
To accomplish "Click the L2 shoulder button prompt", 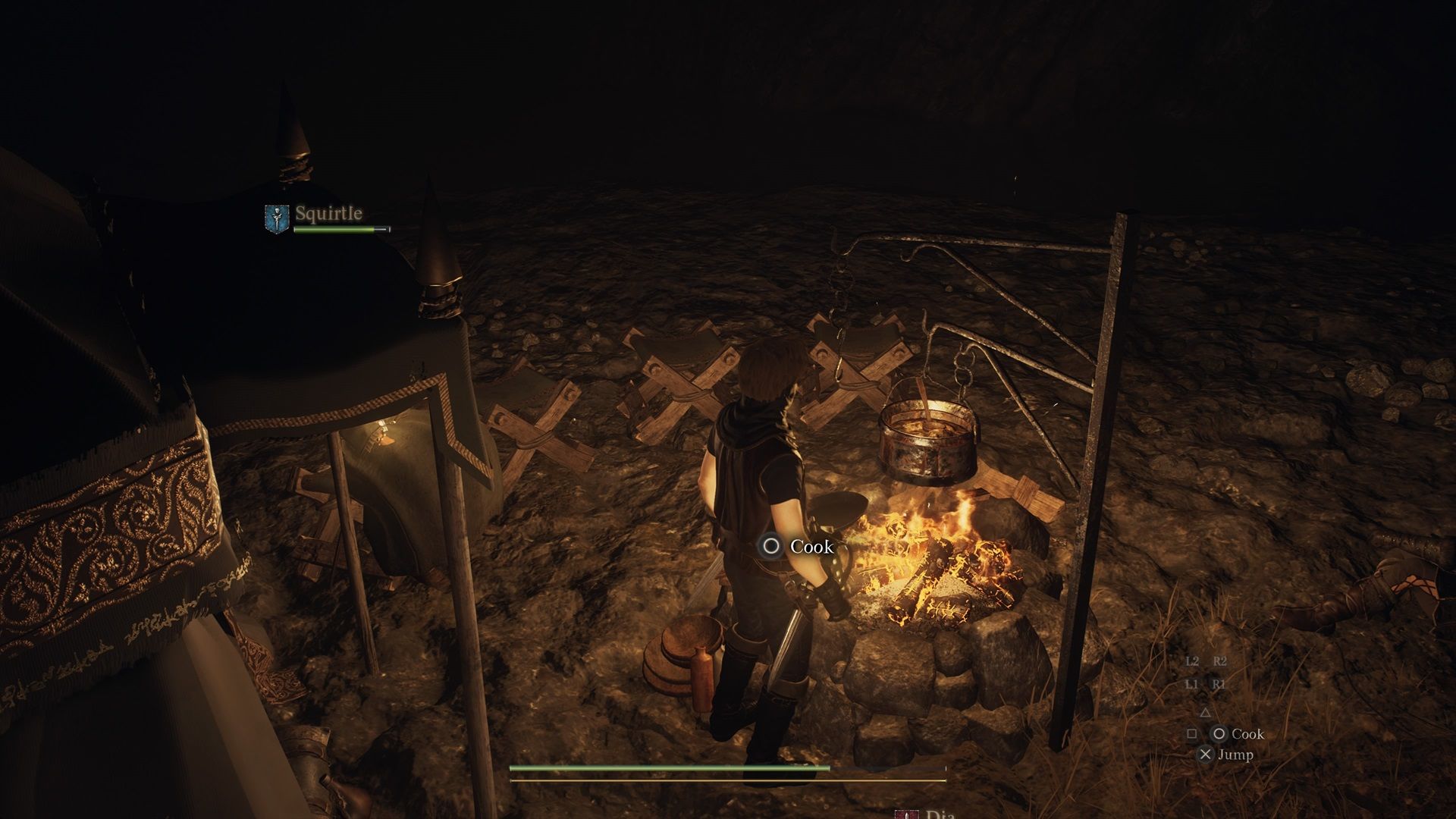I will click(x=1193, y=661).
